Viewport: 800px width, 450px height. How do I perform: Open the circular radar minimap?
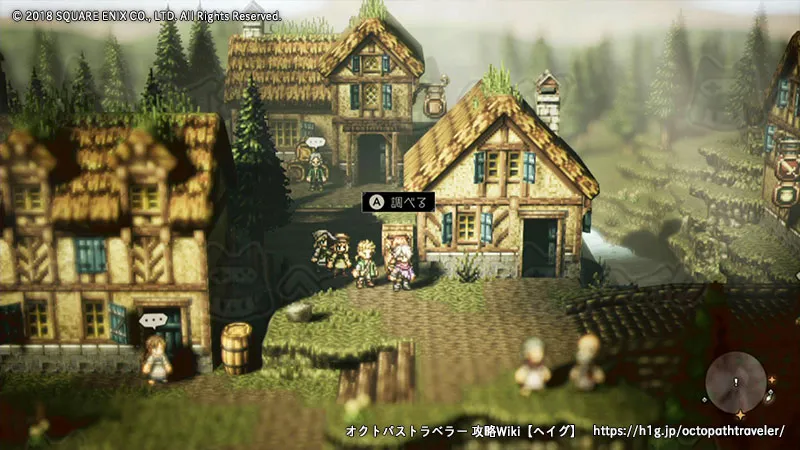pyautogui.click(x=736, y=383)
